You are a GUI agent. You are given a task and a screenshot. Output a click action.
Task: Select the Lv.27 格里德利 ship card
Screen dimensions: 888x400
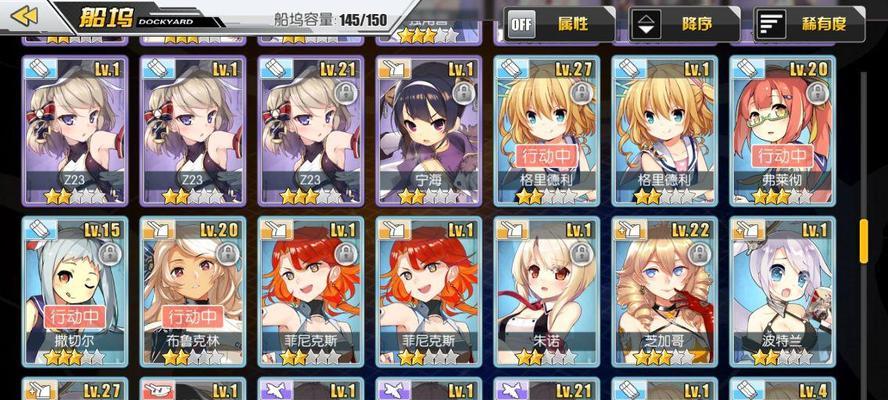click(545, 130)
